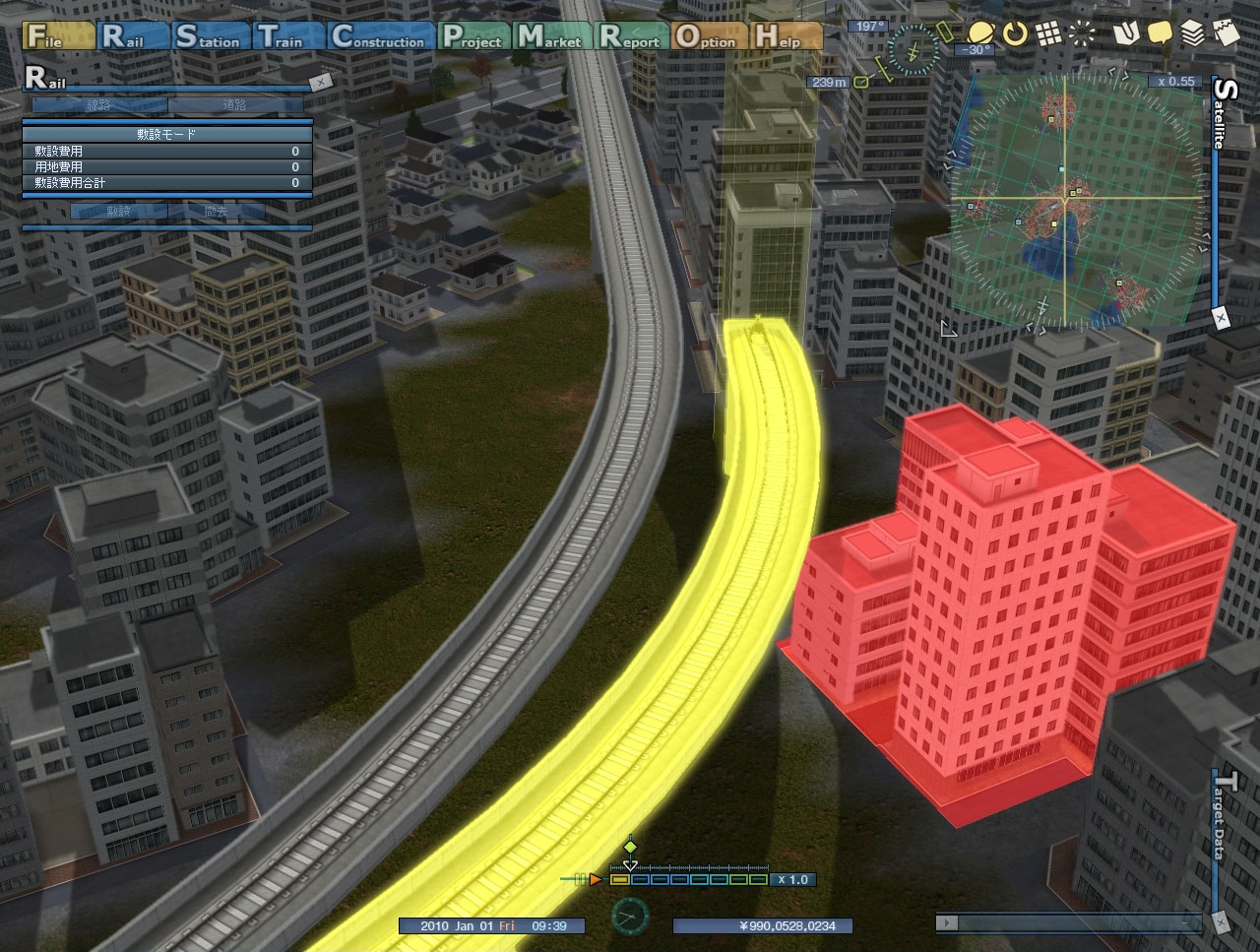Open the Project menu

pos(473,36)
